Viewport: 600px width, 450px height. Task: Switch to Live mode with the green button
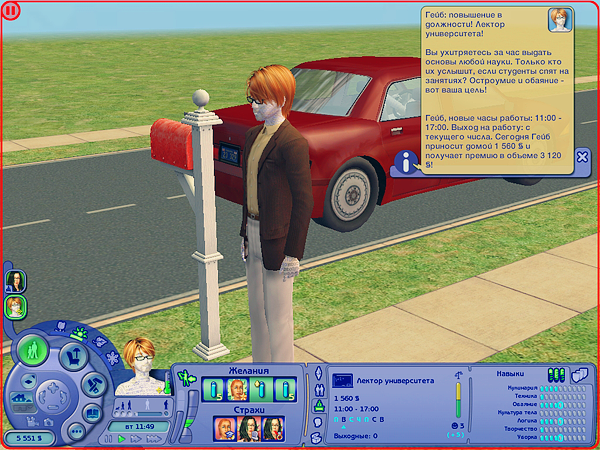33,350
